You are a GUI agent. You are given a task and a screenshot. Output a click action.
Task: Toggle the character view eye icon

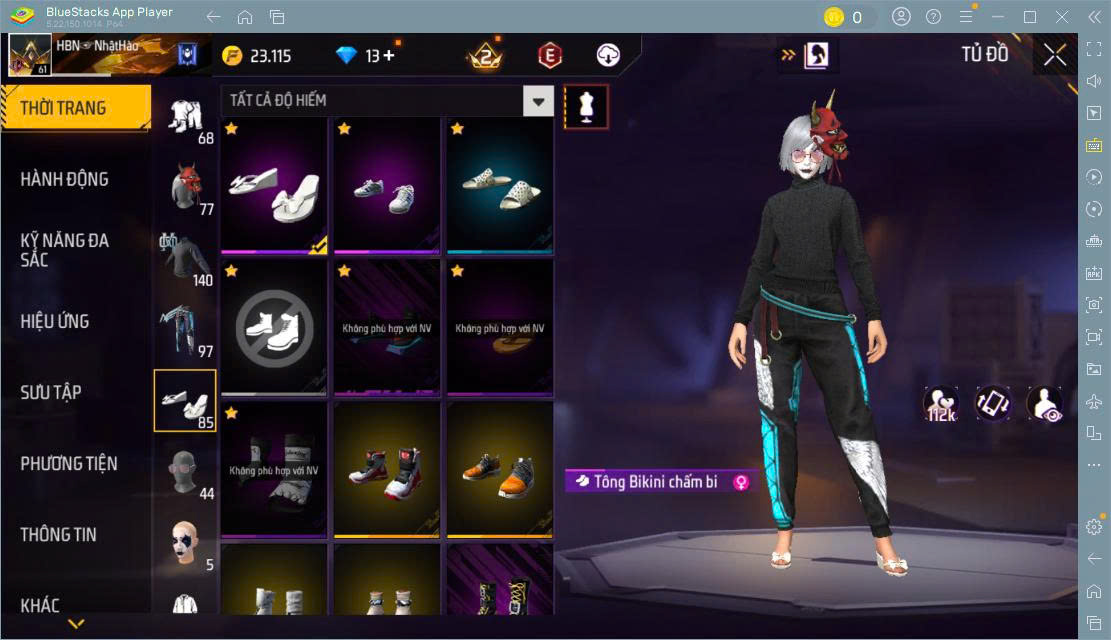(1045, 403)
